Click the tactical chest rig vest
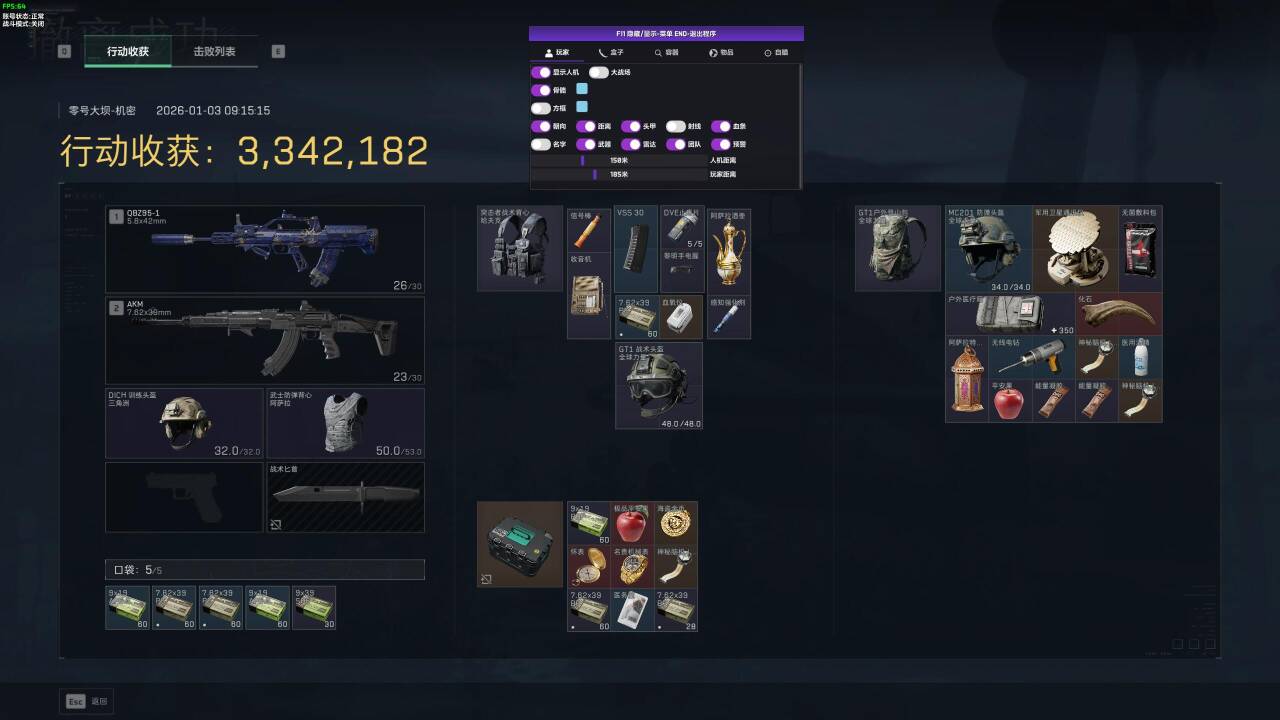The width and height of the screenshot is (1280, 720). [519, 248]
